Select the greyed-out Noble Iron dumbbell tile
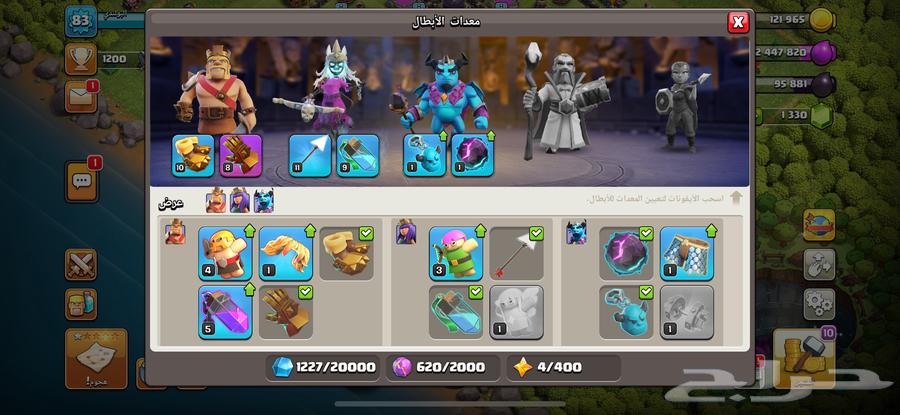900x415 pixels. point(687,312)
